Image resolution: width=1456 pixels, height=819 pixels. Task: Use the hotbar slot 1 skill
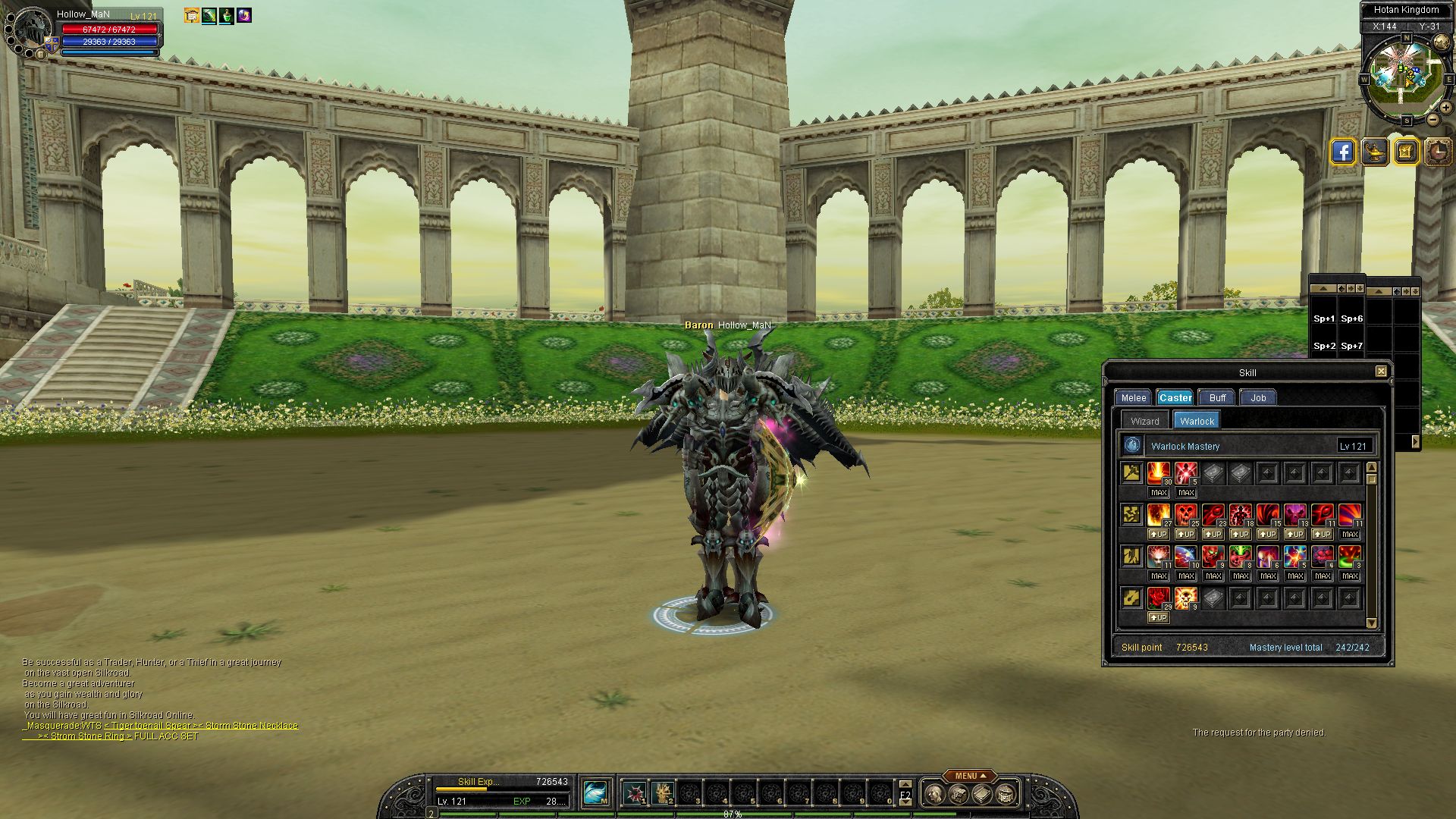coord(635,794)
